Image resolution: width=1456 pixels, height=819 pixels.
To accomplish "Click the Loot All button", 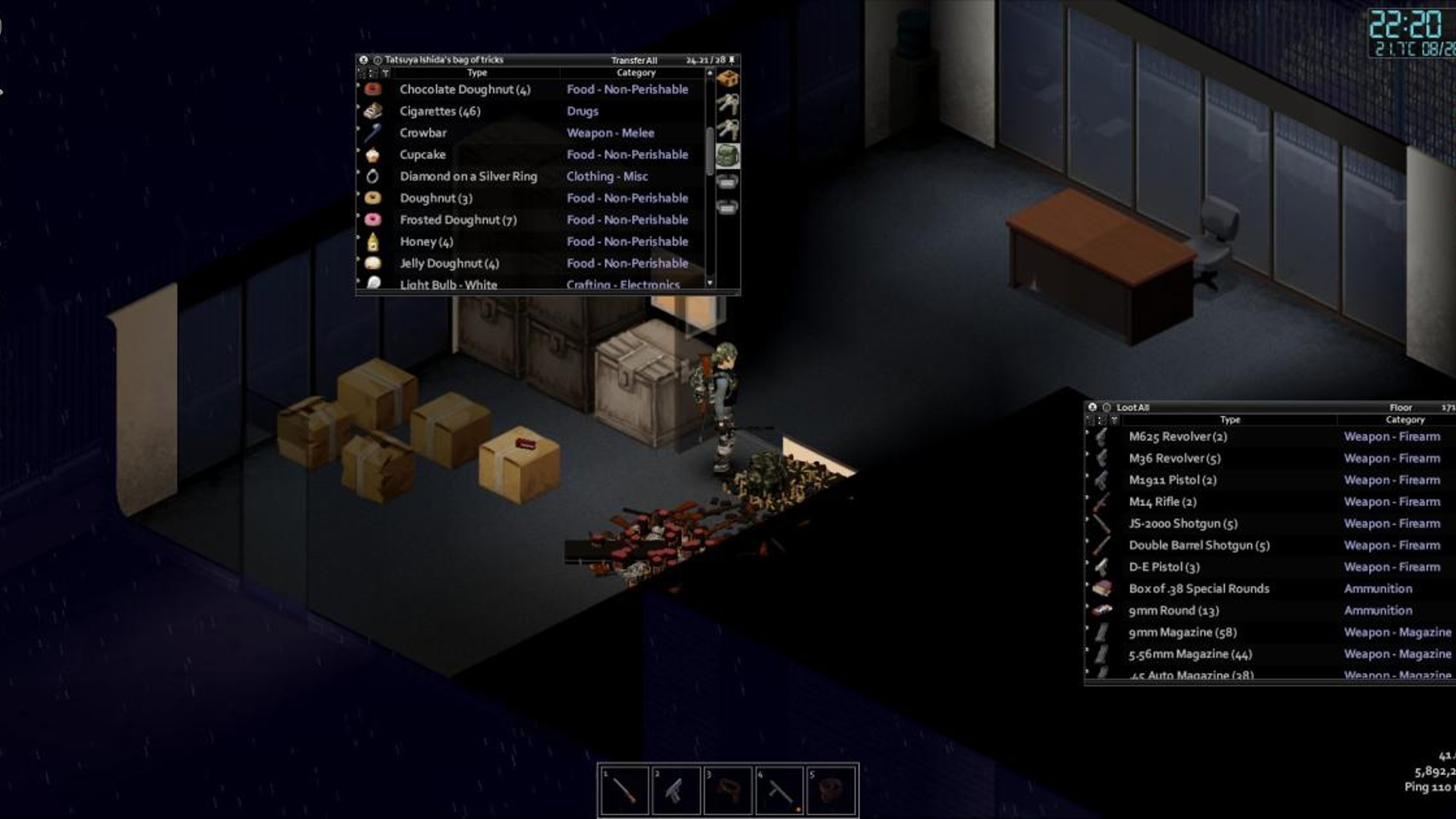I will 1132,408.
